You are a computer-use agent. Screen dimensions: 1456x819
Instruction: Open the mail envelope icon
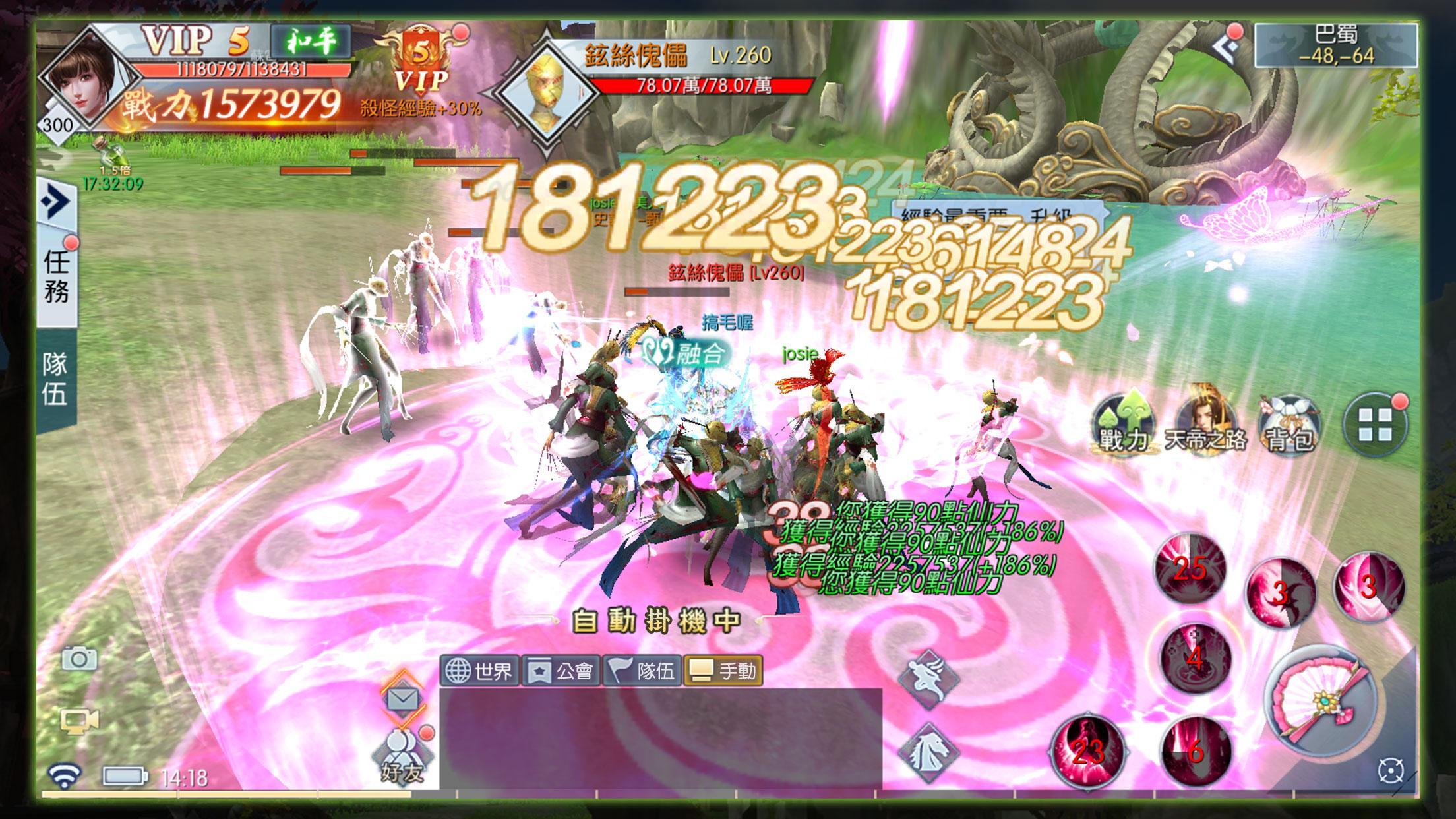402,697
